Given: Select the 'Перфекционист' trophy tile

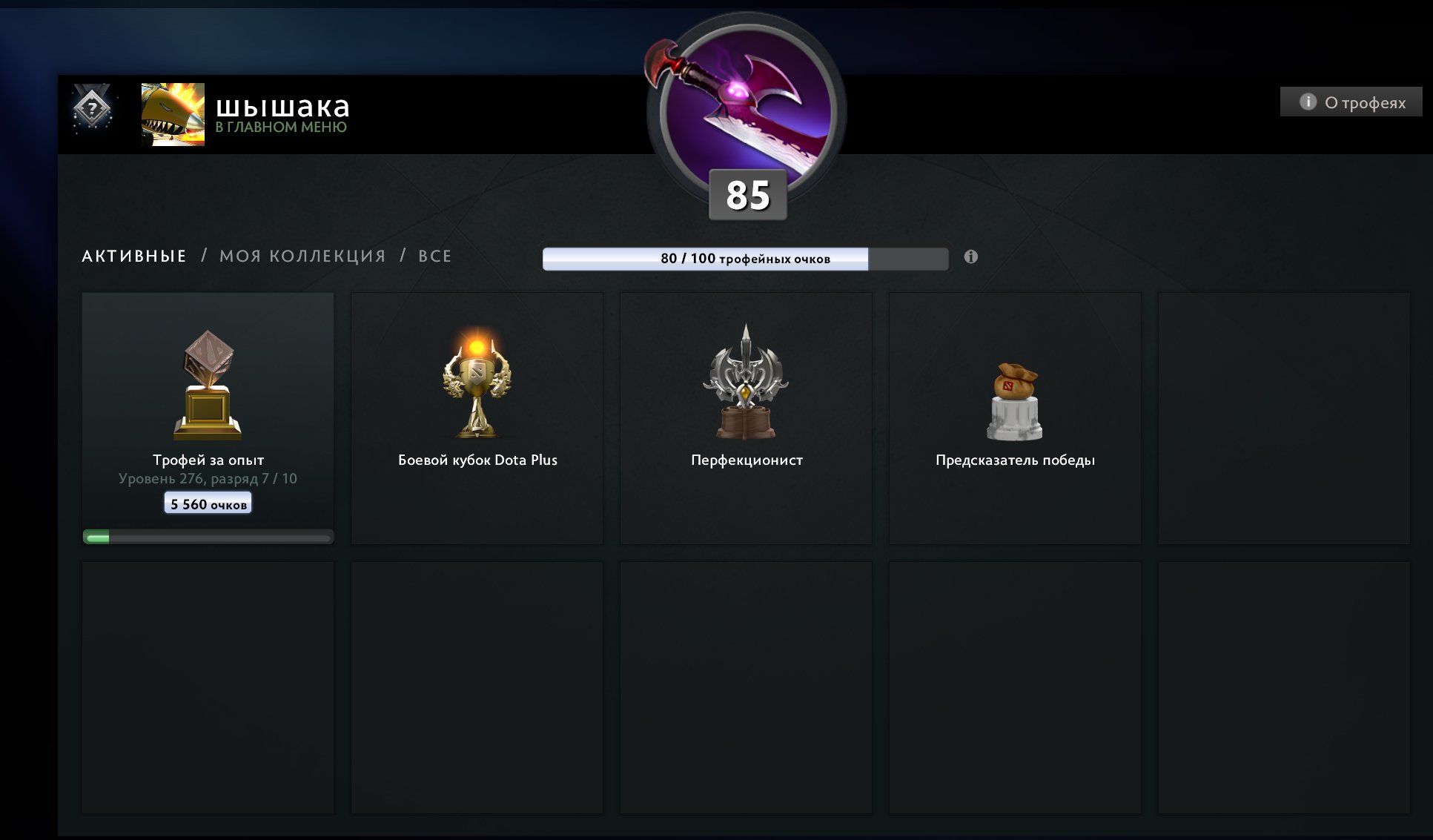Looking at the screenshot, I should pyautogui.click(x=746, y=417).
